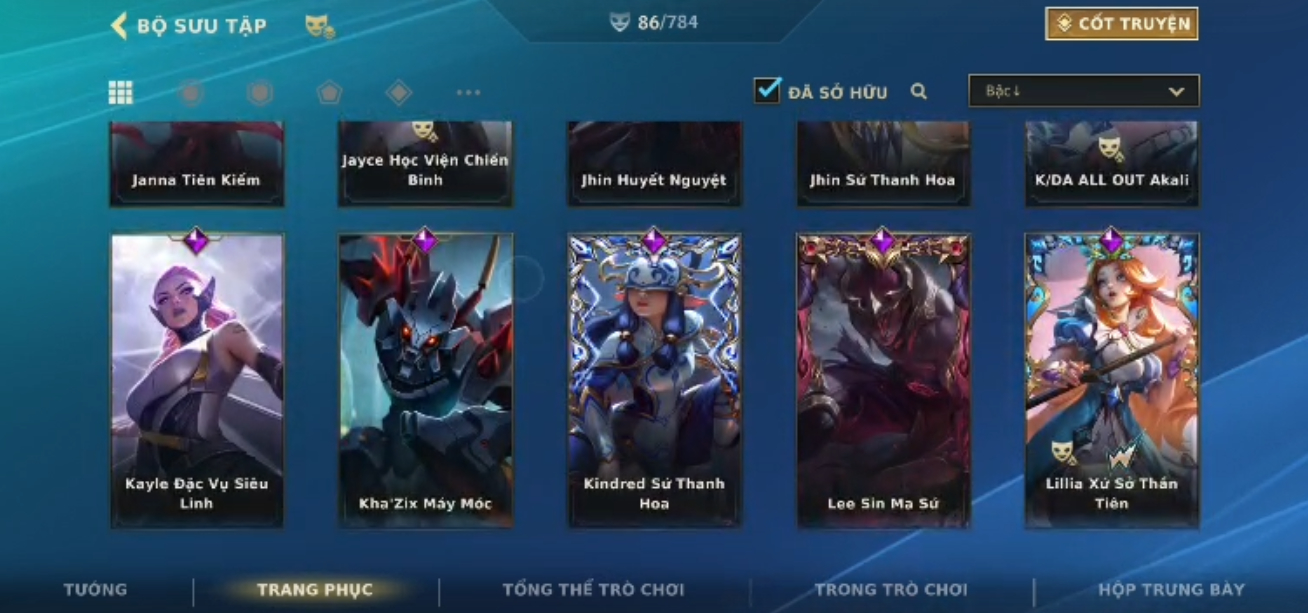The height and width of the screenshot is (613, 1308).
Task: Switch to the Tướng tab
Action: [96, 590]
